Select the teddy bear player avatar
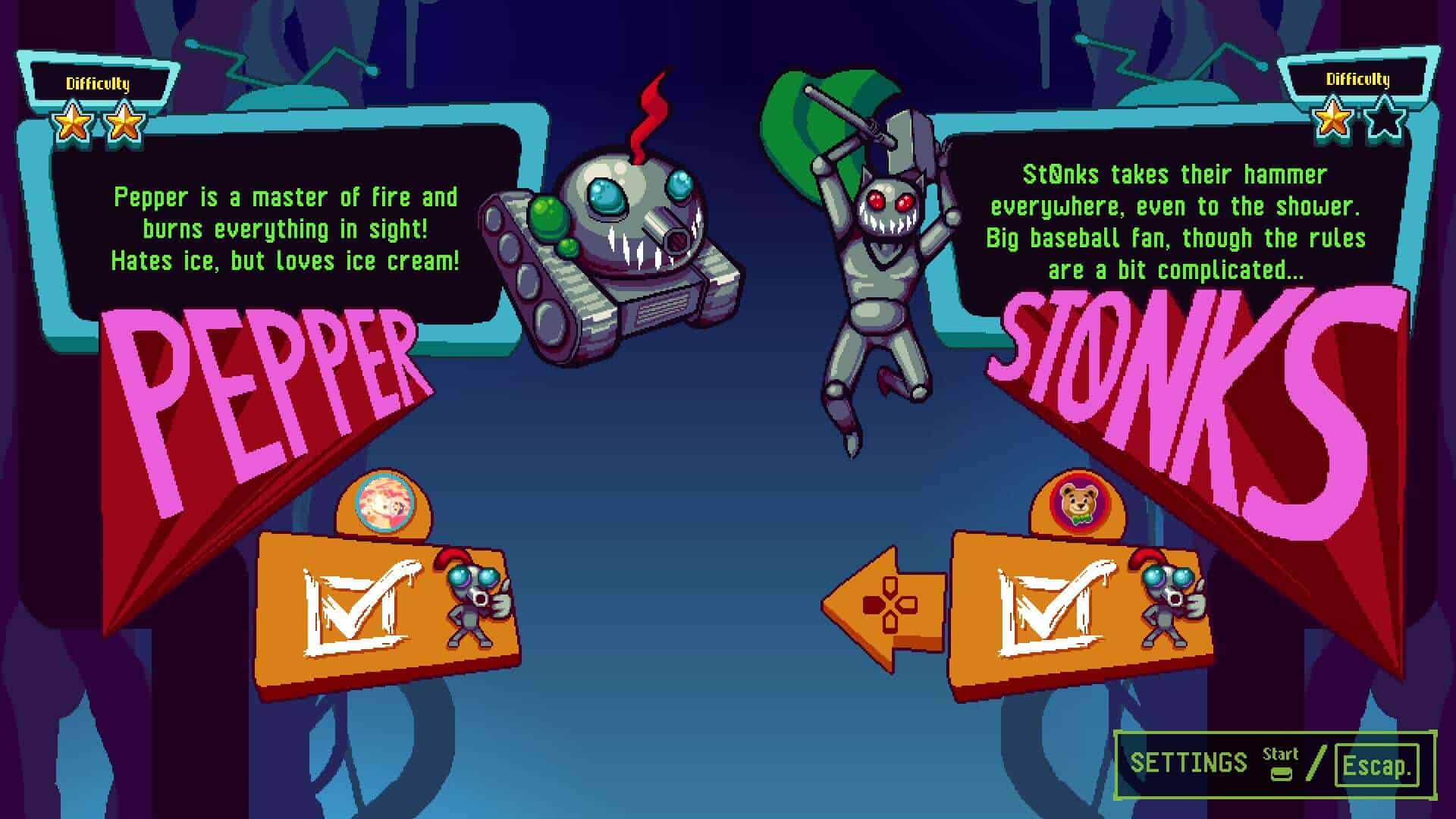The width and height of the screenshot is (1456, 819). tap(1079, 503)
